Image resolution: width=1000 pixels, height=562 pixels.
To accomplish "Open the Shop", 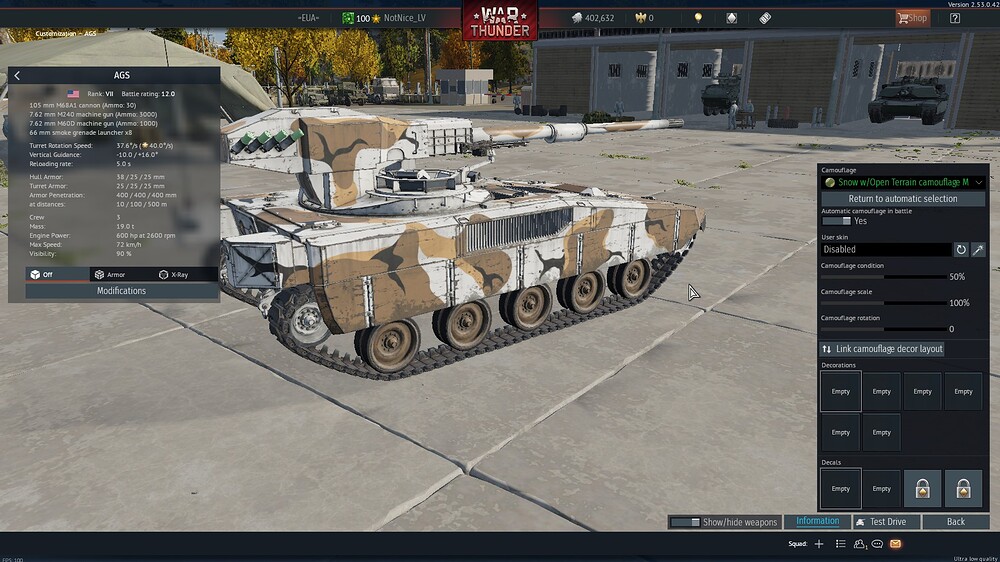I will pyautogui.click(x=912, y=18).
